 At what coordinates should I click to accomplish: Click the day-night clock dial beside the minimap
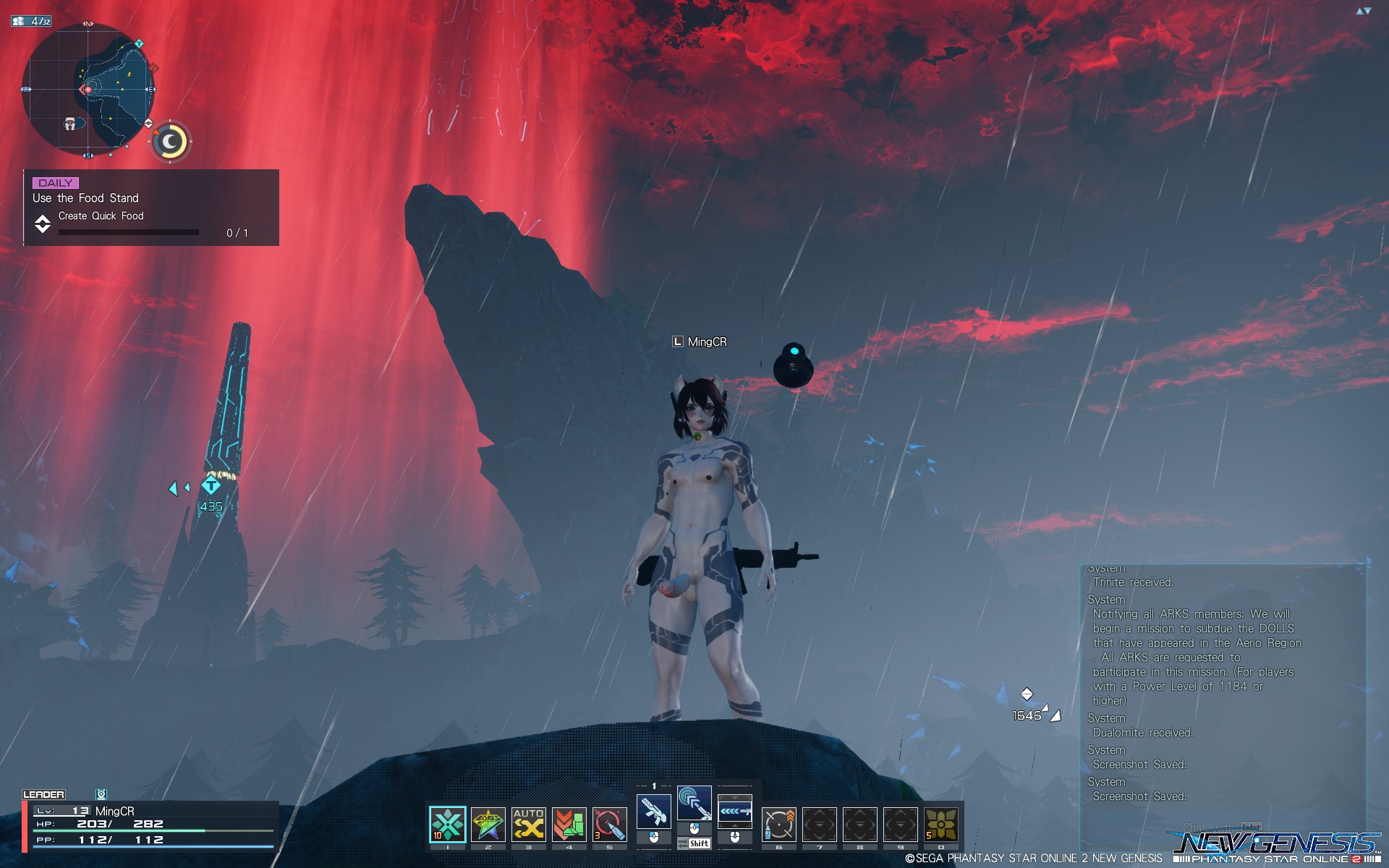[x=169, y=142]
